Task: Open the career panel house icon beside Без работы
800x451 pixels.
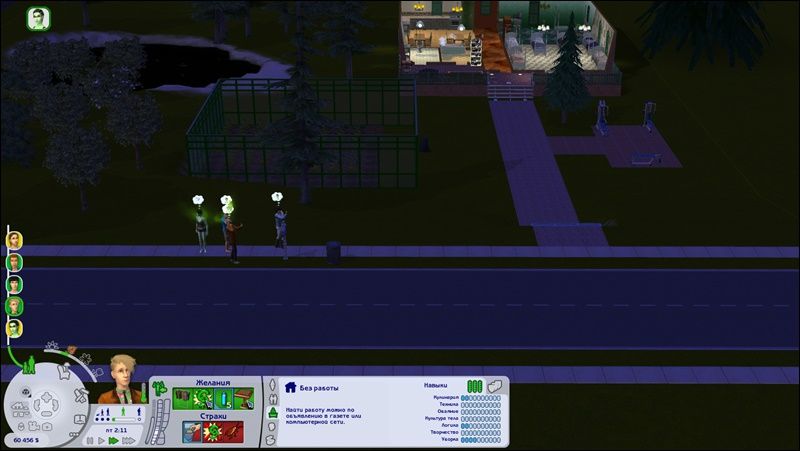Action: click(x=290, y=387)
